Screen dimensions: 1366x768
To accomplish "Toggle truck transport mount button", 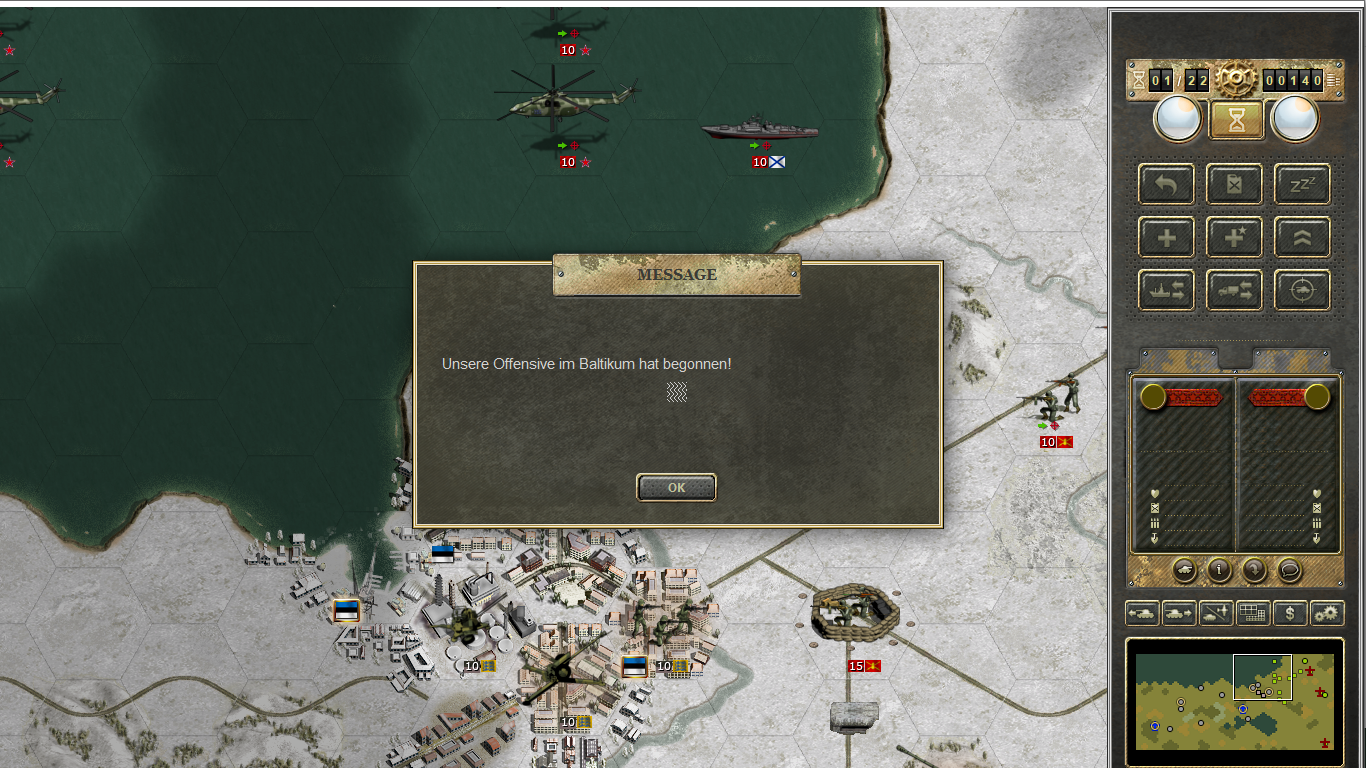I will (x=1234, y=291).
